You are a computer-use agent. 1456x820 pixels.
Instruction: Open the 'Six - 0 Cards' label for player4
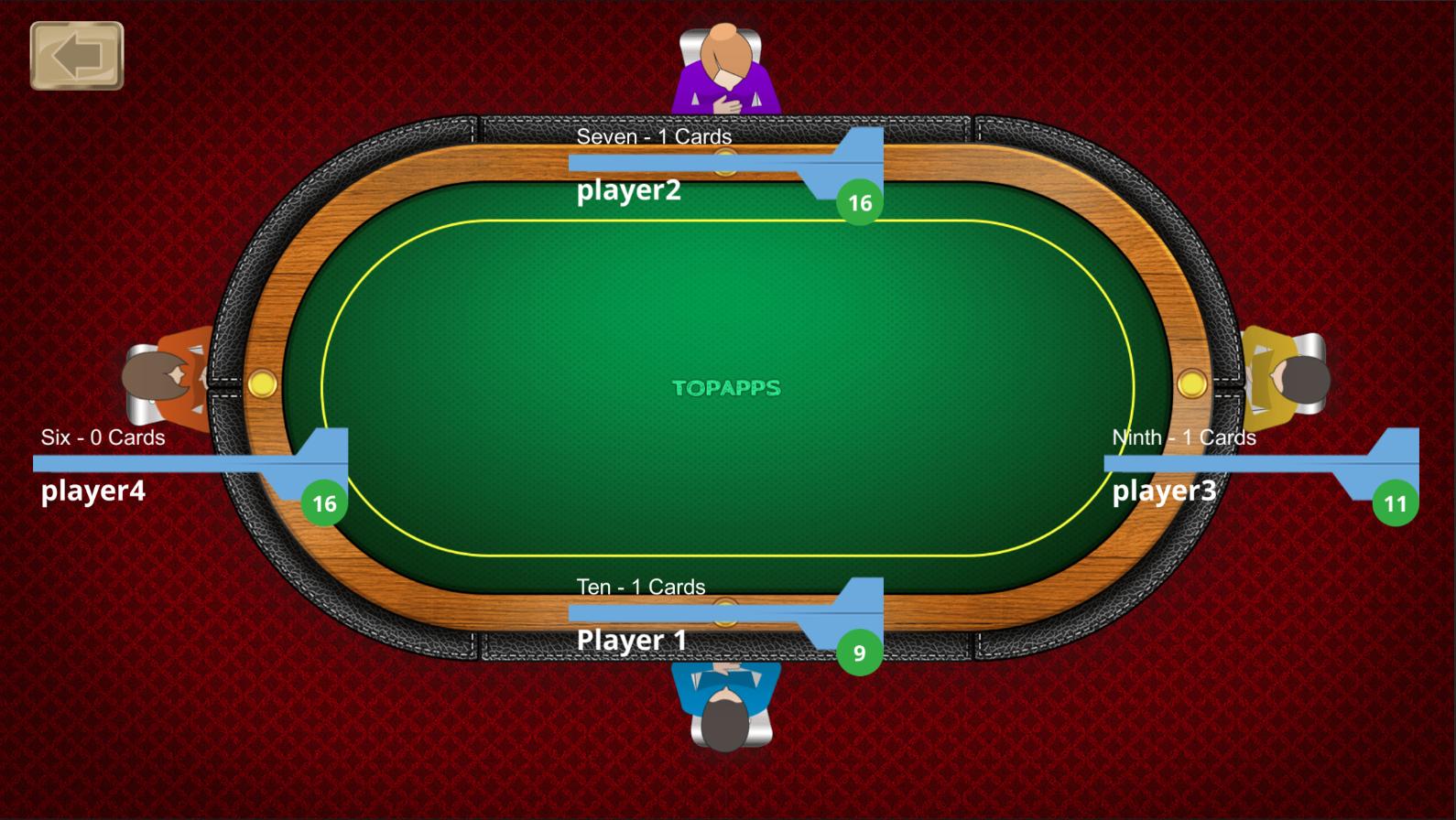click(102, 437)
